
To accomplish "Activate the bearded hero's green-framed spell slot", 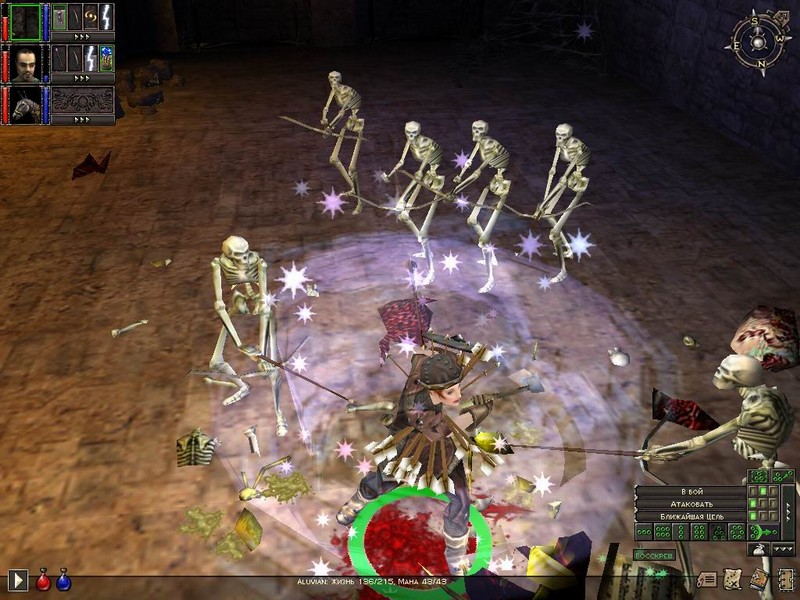I will point(106,58).
